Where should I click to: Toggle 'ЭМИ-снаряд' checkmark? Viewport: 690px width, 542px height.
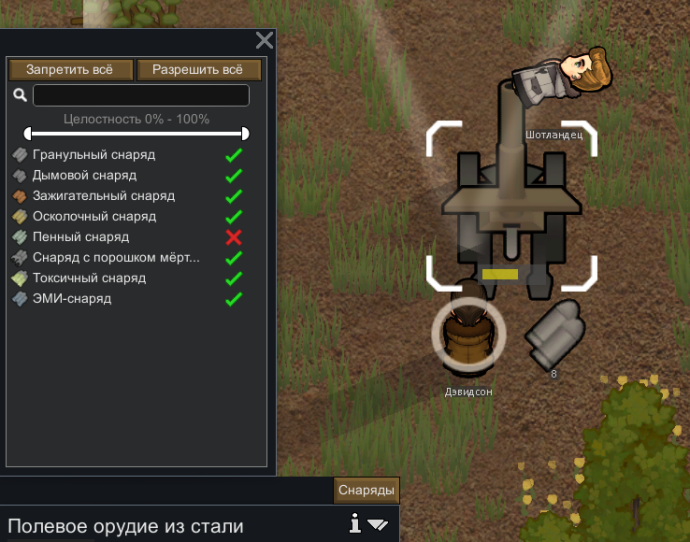(234, 299)
